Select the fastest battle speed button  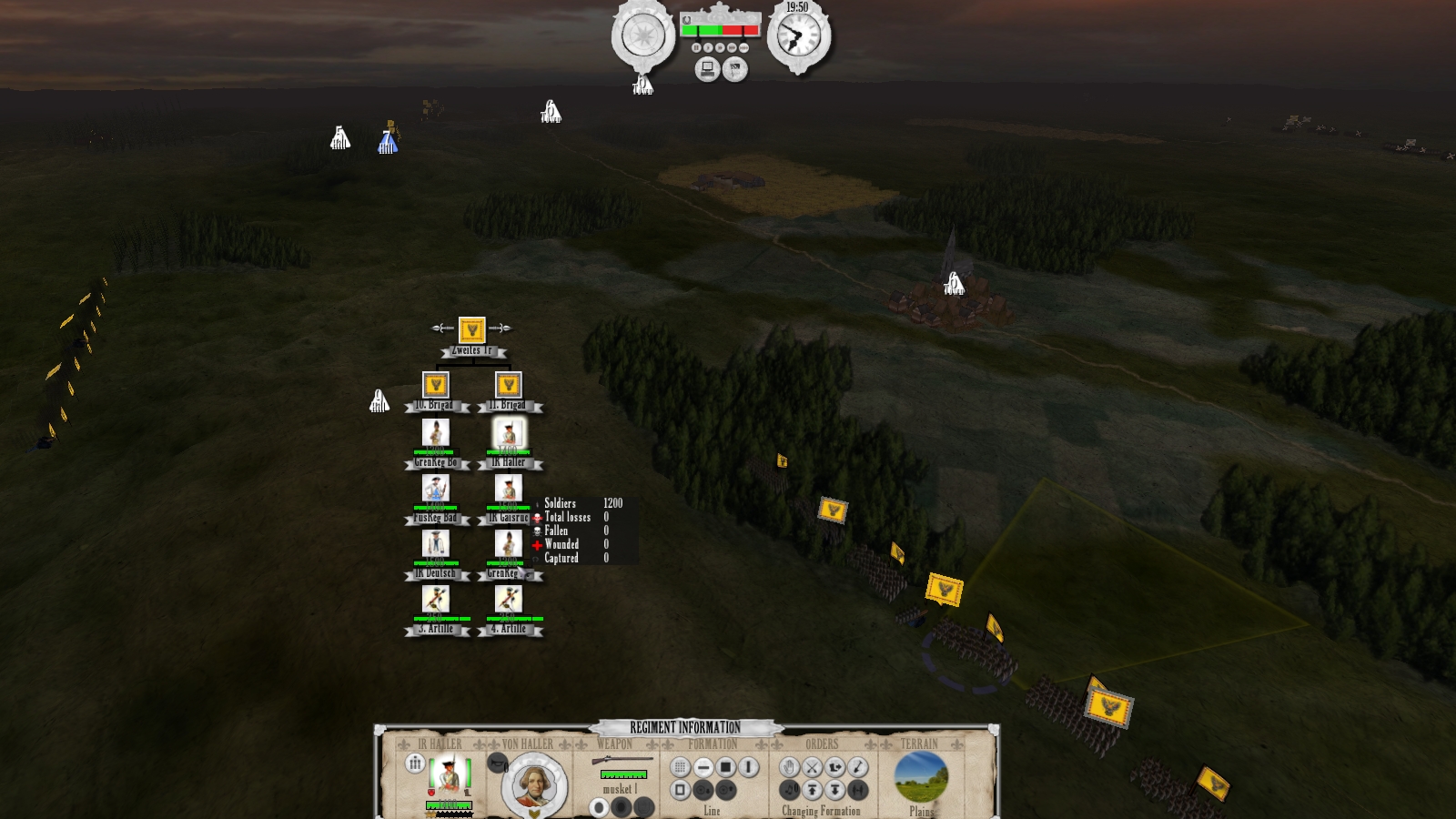pos(744,47)
